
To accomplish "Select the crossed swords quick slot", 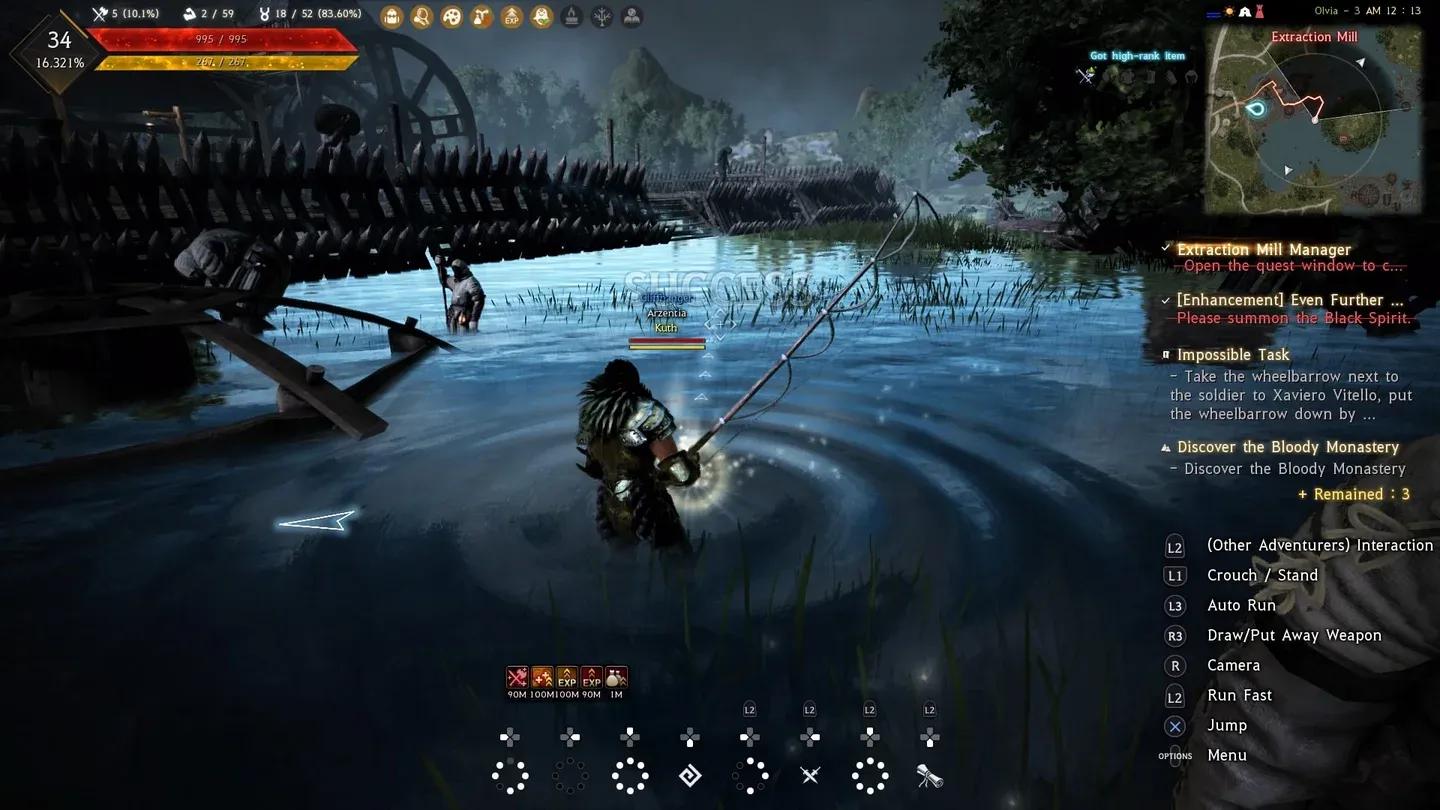I will point(810,775).
